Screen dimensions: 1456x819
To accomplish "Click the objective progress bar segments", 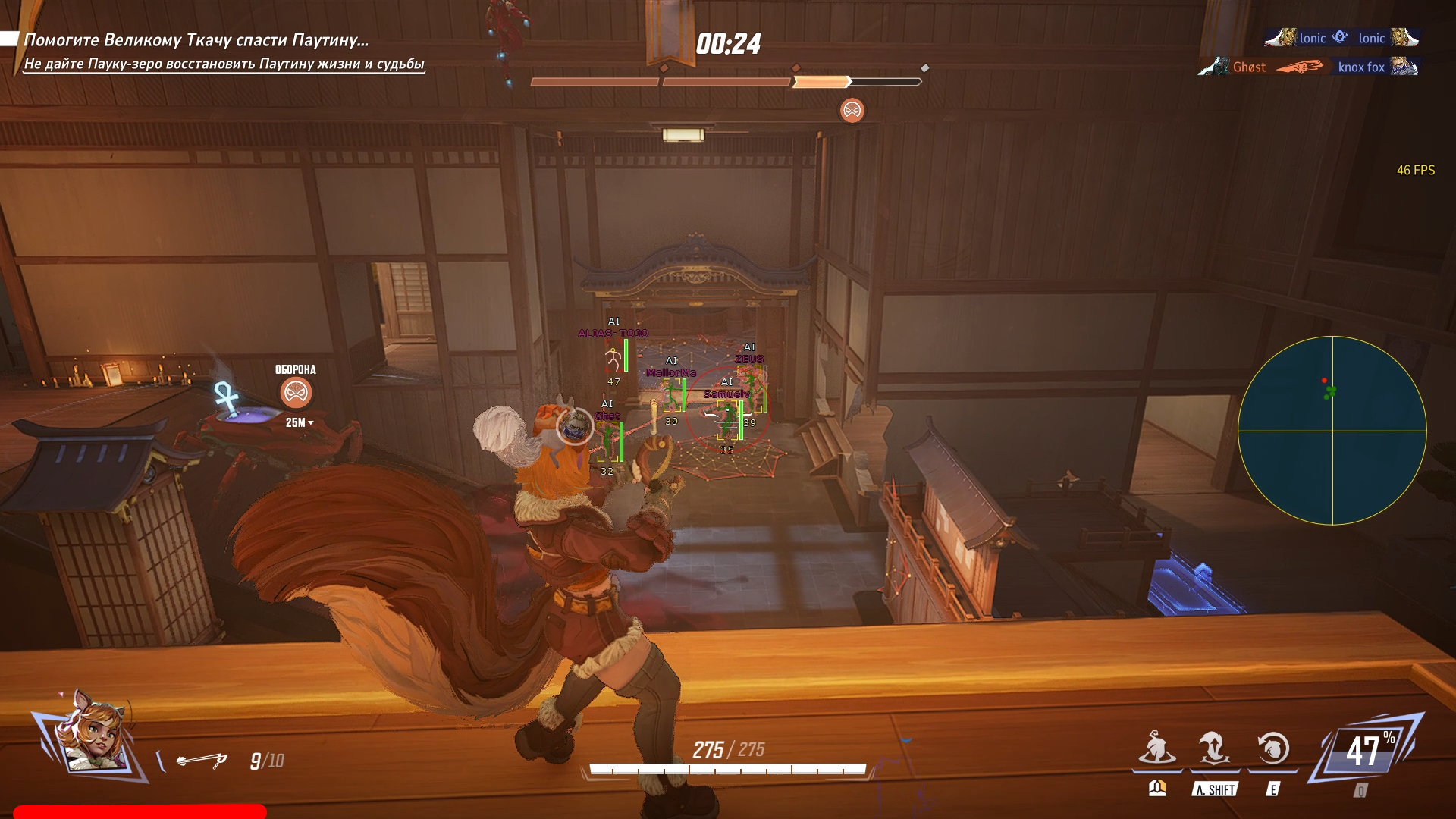I will (x=726, y=81).
